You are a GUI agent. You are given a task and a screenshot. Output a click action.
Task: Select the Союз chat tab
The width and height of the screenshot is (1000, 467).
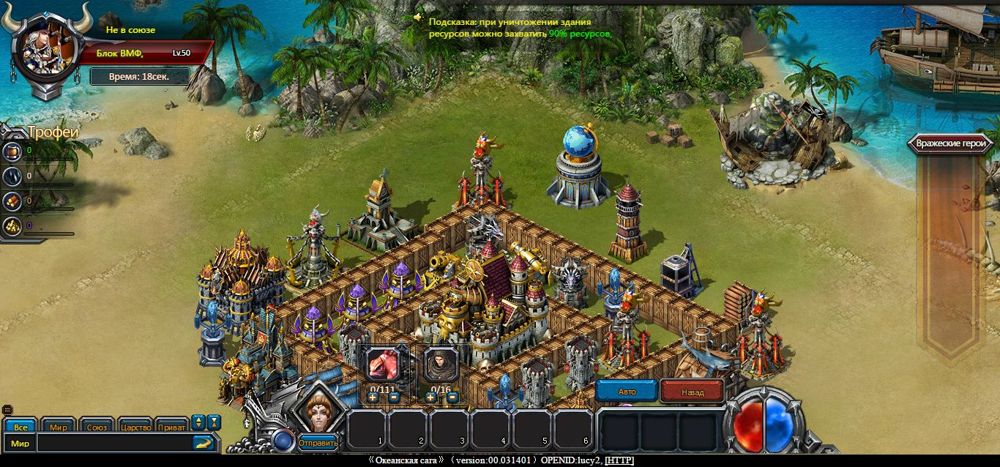pyautogui.click(x=97, y=425)
